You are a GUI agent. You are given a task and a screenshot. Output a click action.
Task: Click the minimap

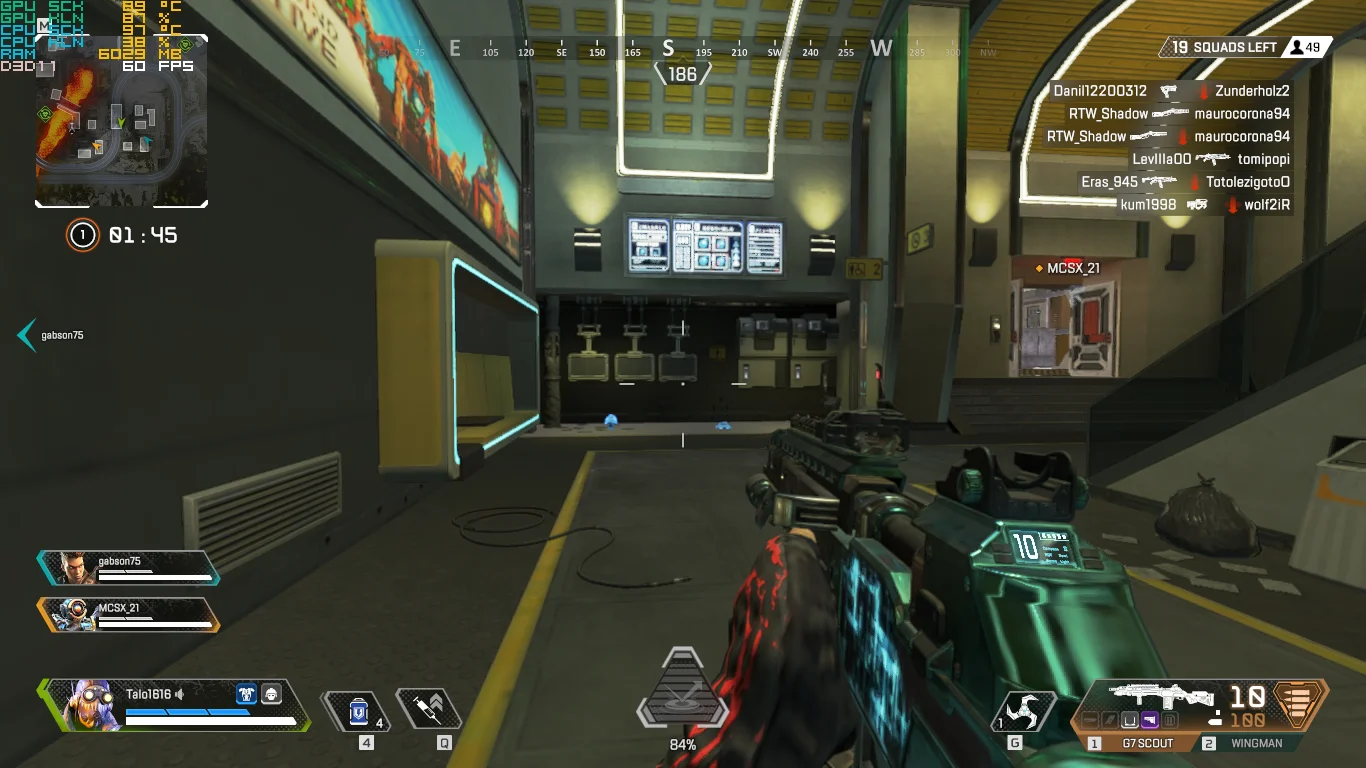pyautogui.click(x=121, y=121)
